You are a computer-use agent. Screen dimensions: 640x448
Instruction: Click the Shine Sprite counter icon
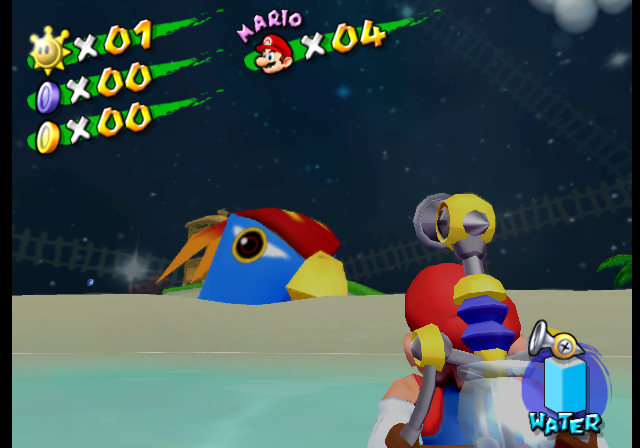[47, 48]
